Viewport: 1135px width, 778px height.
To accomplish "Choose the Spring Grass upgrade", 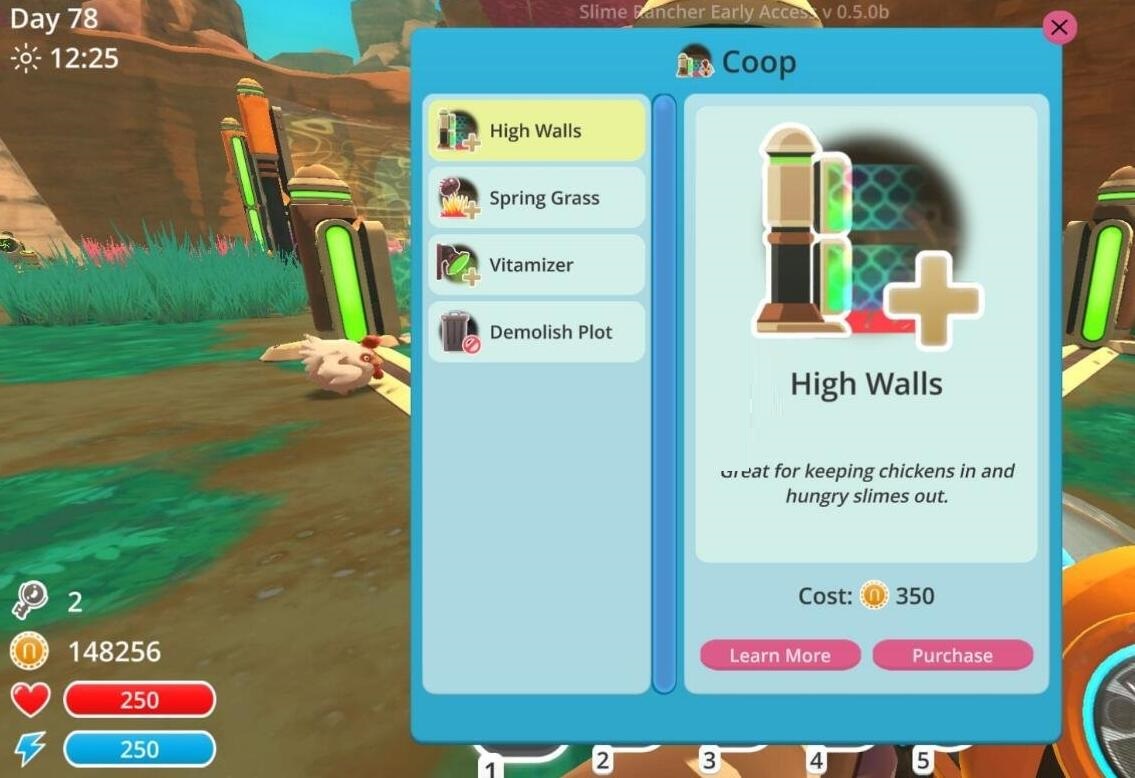I will tap(537, 198).
